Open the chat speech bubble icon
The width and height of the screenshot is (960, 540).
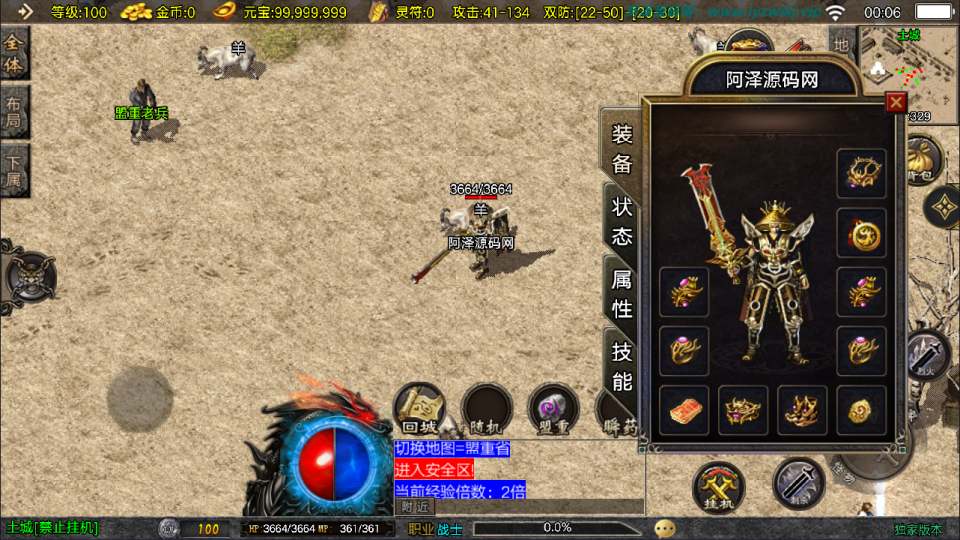(665, 527)
